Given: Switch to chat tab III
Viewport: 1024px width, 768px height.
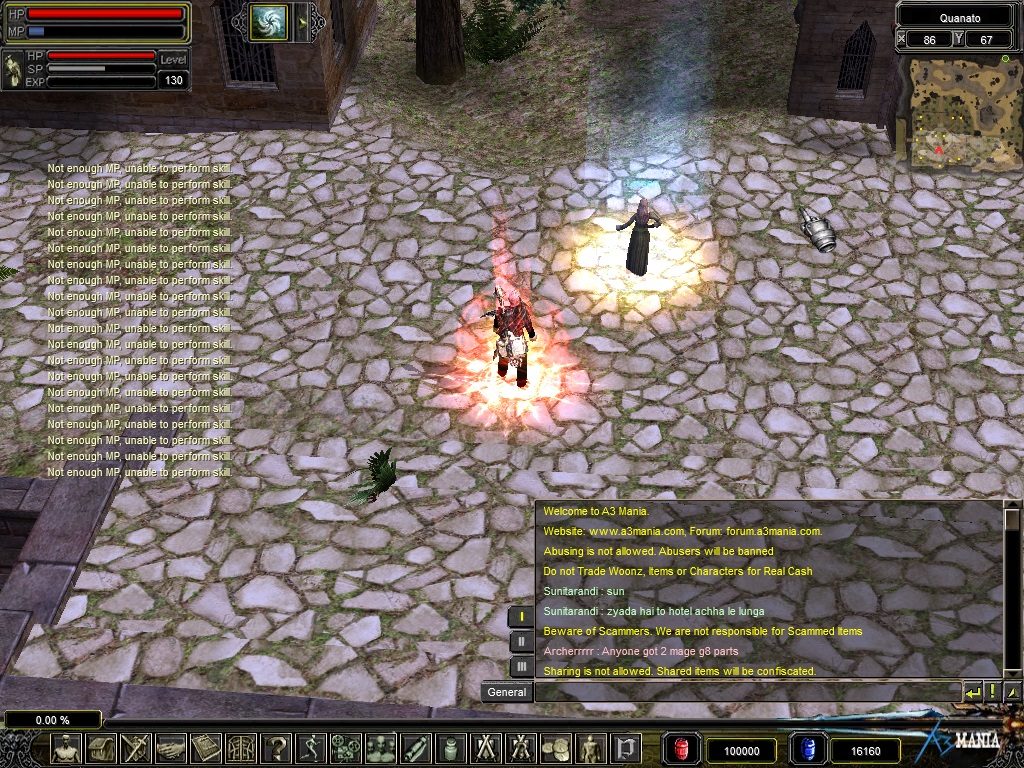Looking at the screenshot, I should pos(521,665).
